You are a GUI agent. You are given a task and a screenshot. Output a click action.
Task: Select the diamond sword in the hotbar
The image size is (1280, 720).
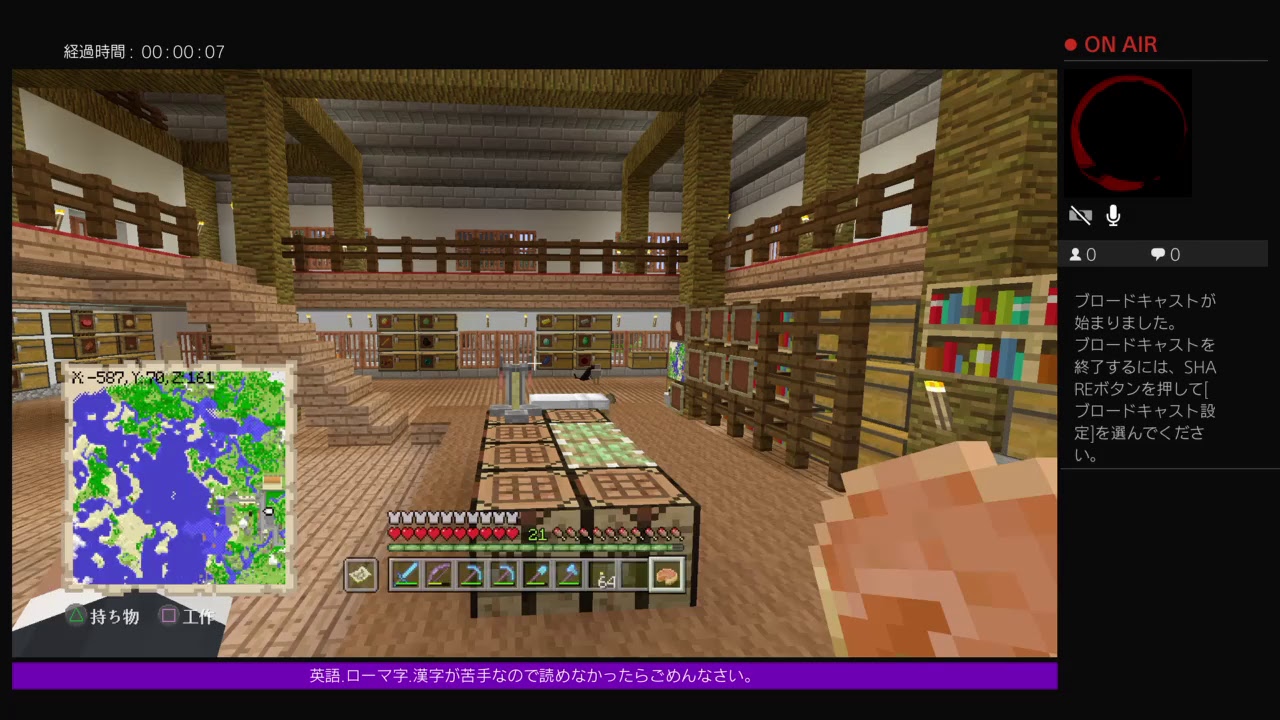[x=407, y=573]
